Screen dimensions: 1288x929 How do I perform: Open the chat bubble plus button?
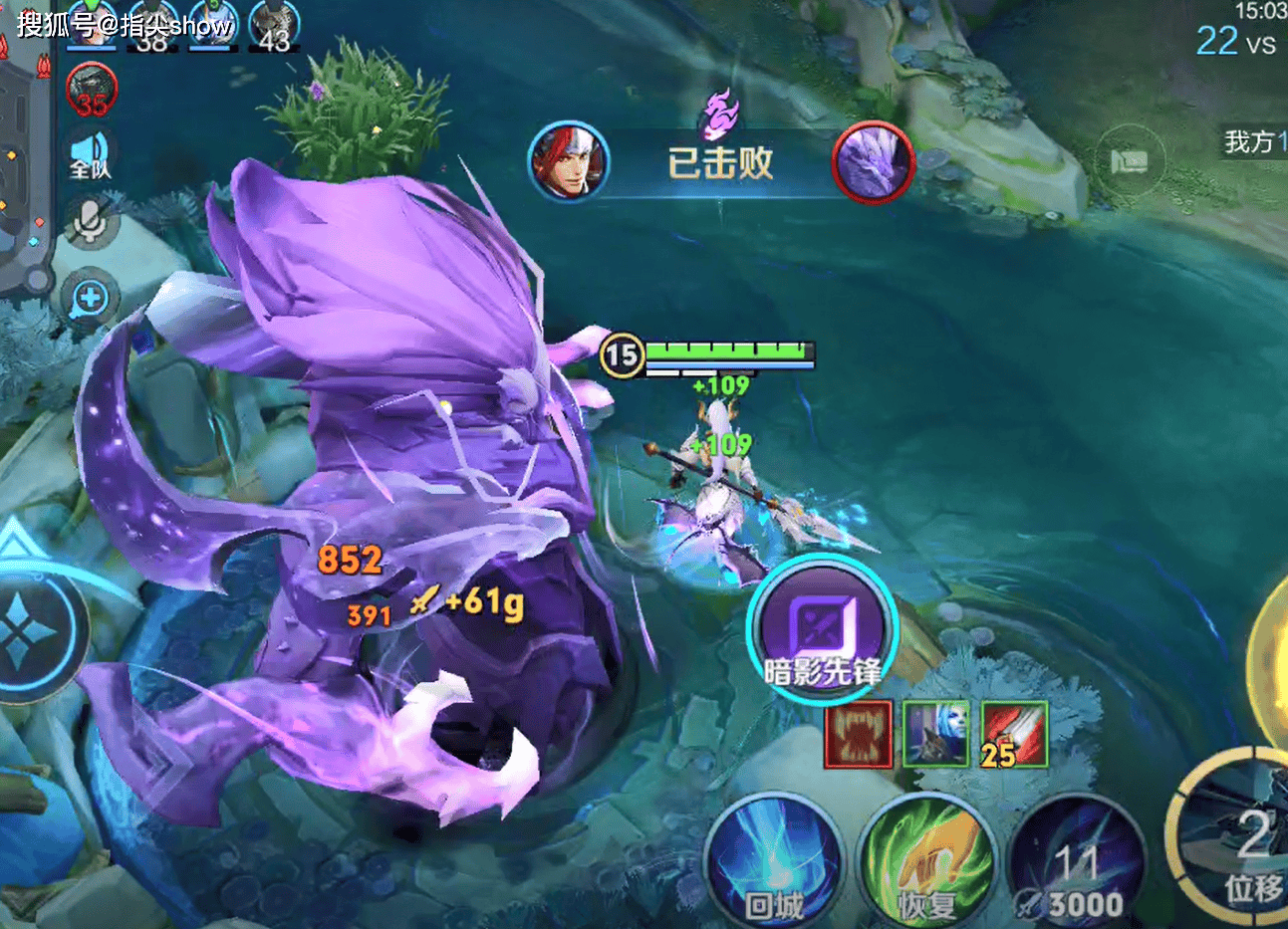point(91,297)
